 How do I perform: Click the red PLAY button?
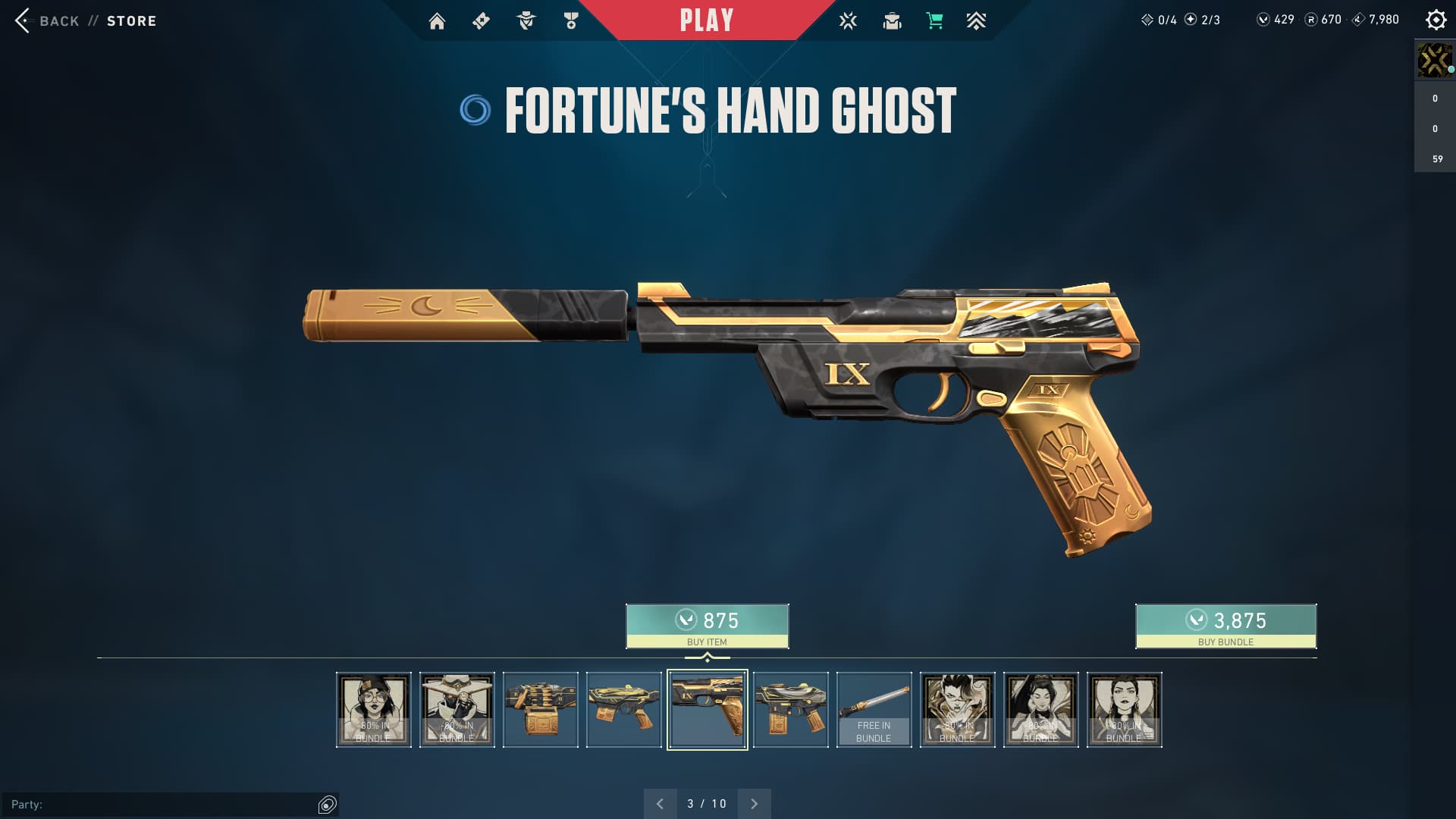[706, 20]
